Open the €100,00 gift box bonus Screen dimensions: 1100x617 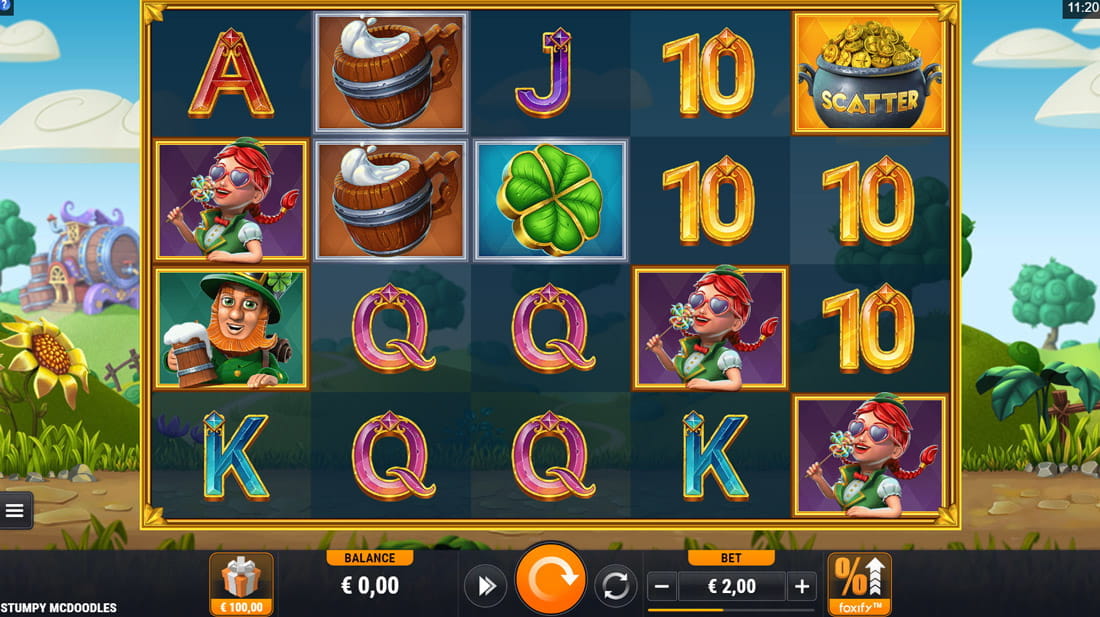tap(241, 584)
